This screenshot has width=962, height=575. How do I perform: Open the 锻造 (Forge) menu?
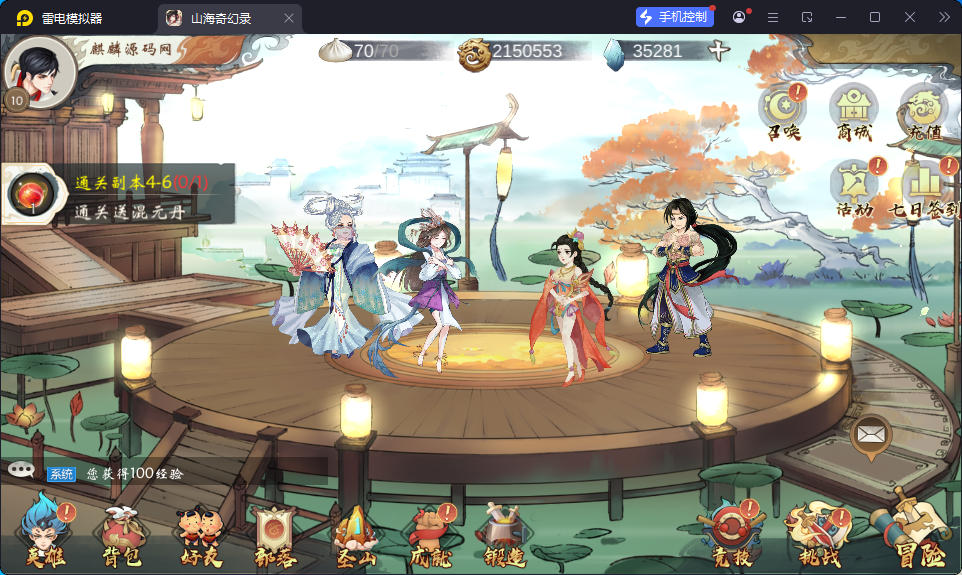click(x=503, y=534)
